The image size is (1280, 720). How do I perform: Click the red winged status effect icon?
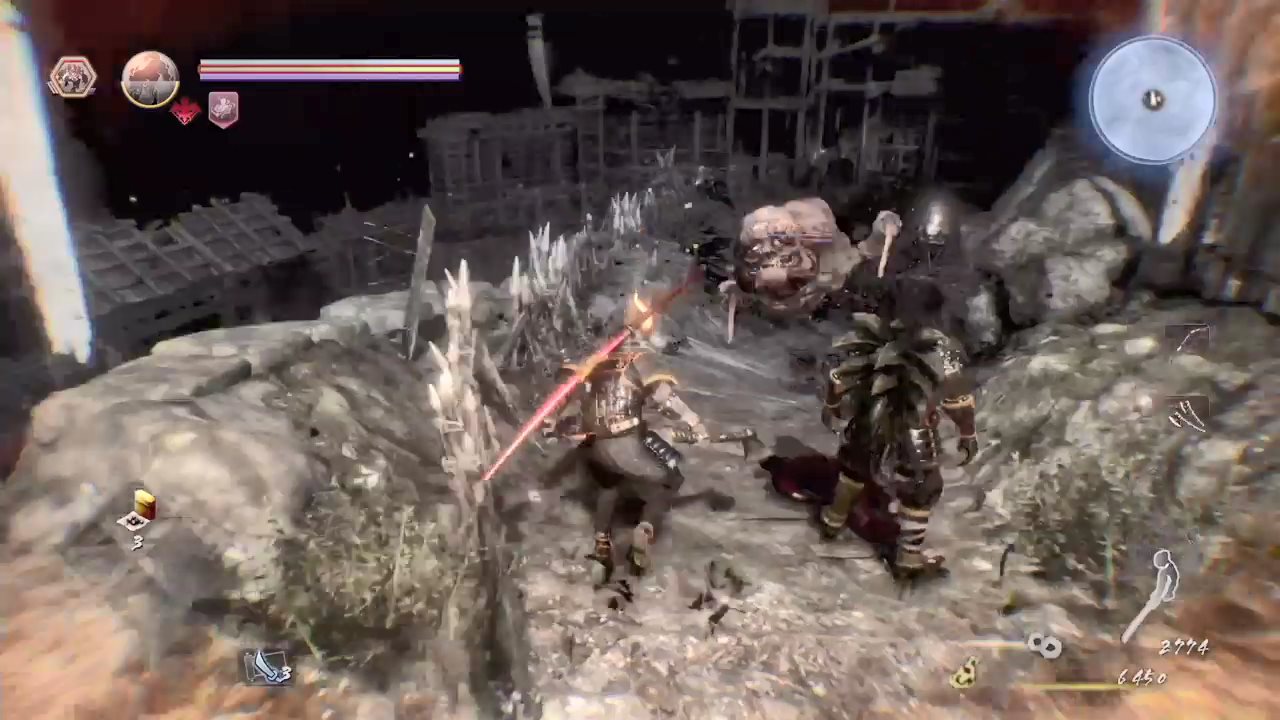[185, 110]
